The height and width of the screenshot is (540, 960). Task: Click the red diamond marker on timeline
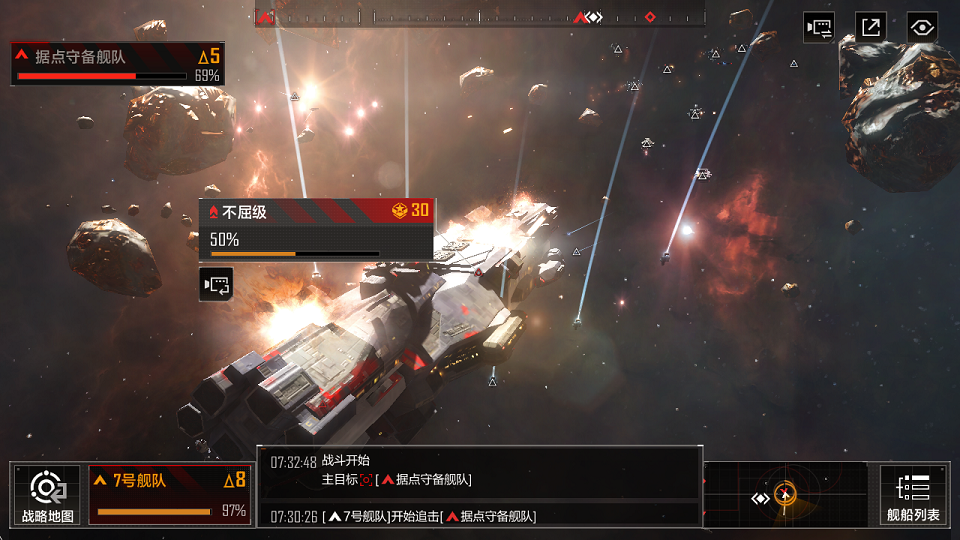[x=650, y=17]
